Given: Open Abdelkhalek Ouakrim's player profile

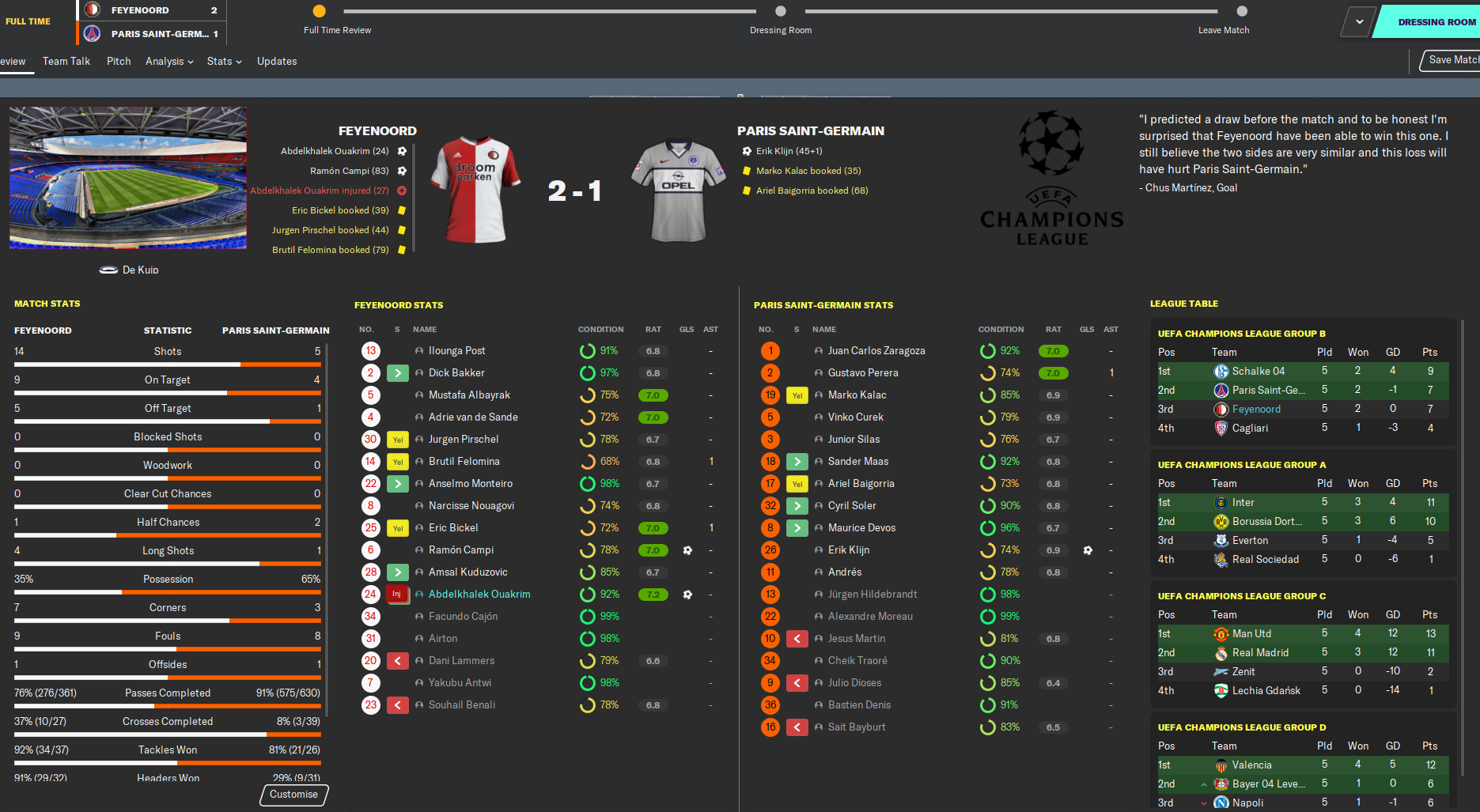Looking at the screenshot, I should pos(479,595).
